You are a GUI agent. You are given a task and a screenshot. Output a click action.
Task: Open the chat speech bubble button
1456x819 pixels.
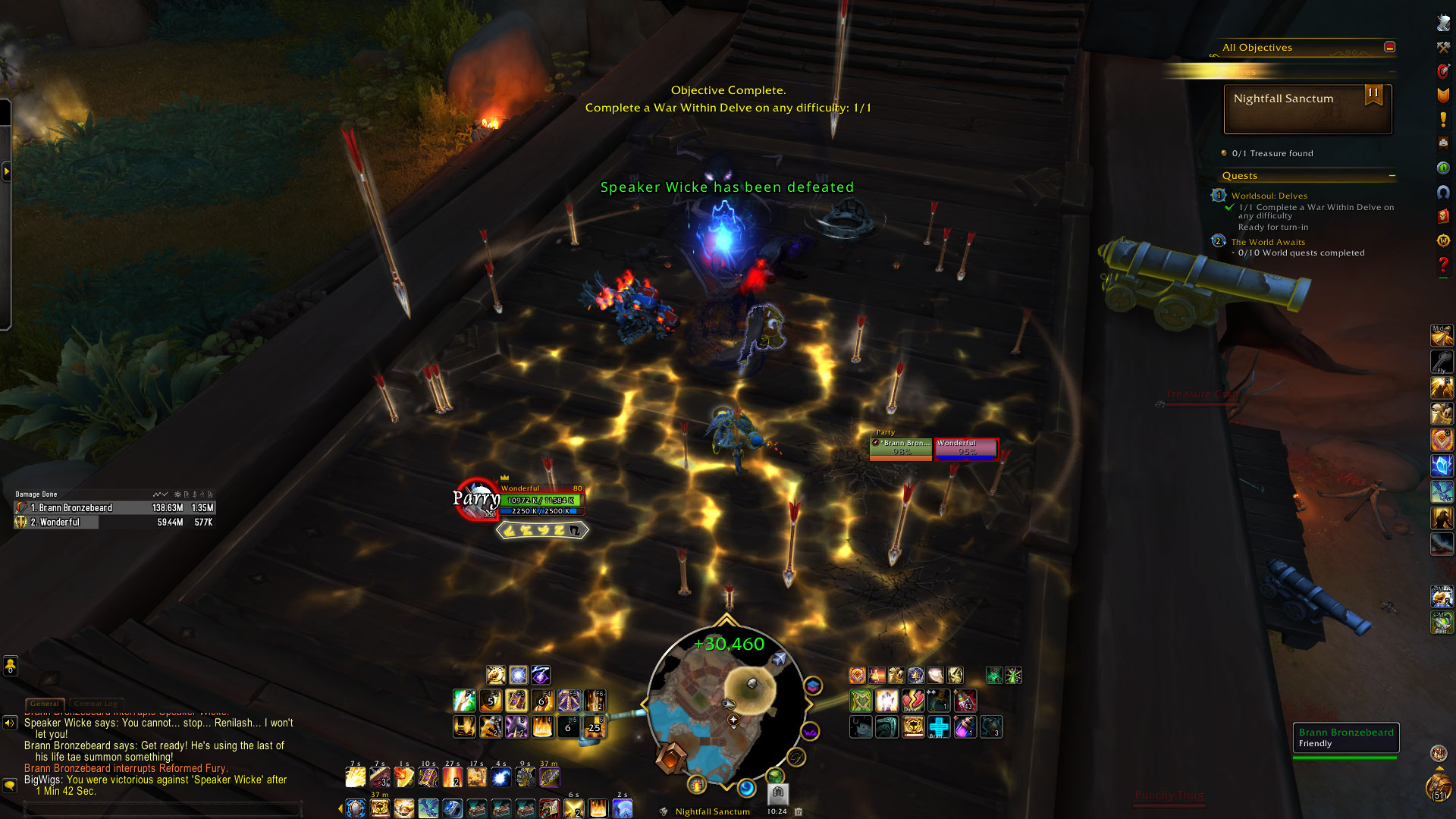point(10,786)
